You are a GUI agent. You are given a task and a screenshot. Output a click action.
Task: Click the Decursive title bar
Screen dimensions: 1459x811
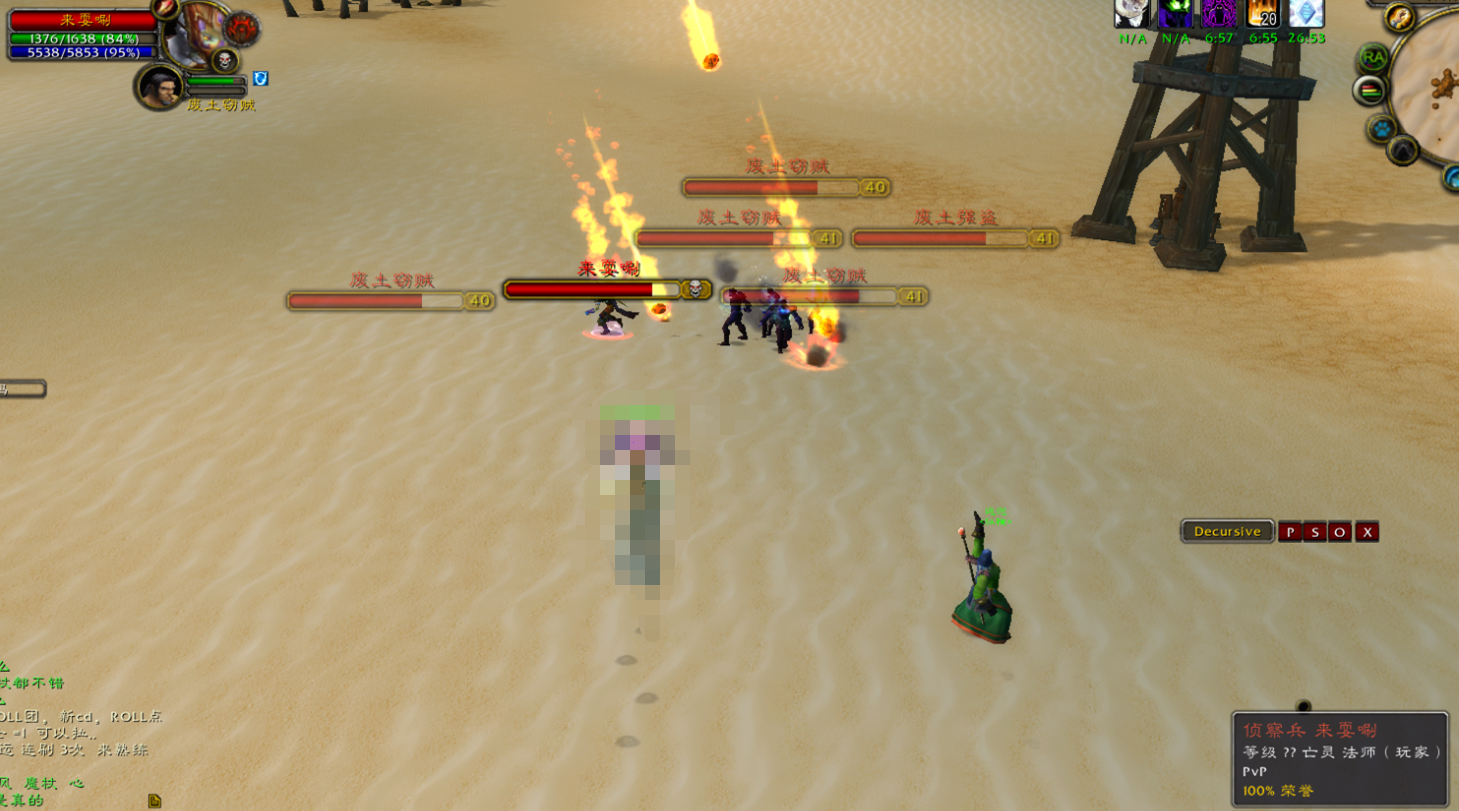(1225, 531)
